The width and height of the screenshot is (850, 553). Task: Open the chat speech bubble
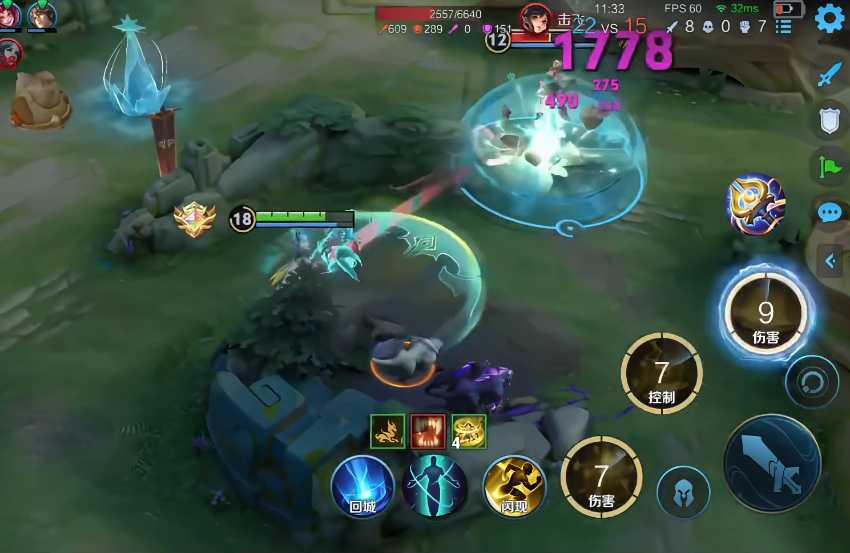[830, 212]
